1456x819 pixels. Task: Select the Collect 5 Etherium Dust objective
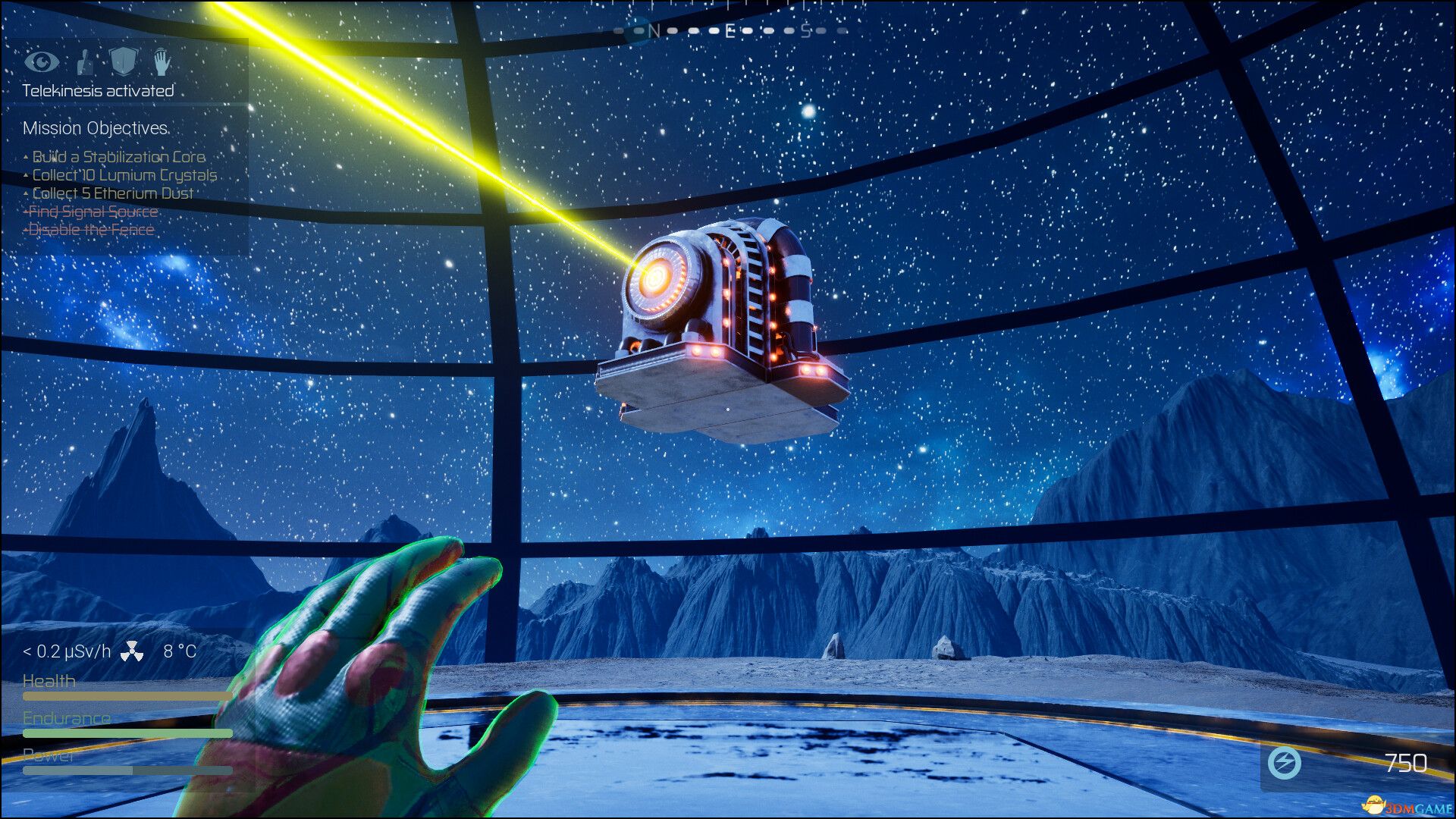[112, 193]
